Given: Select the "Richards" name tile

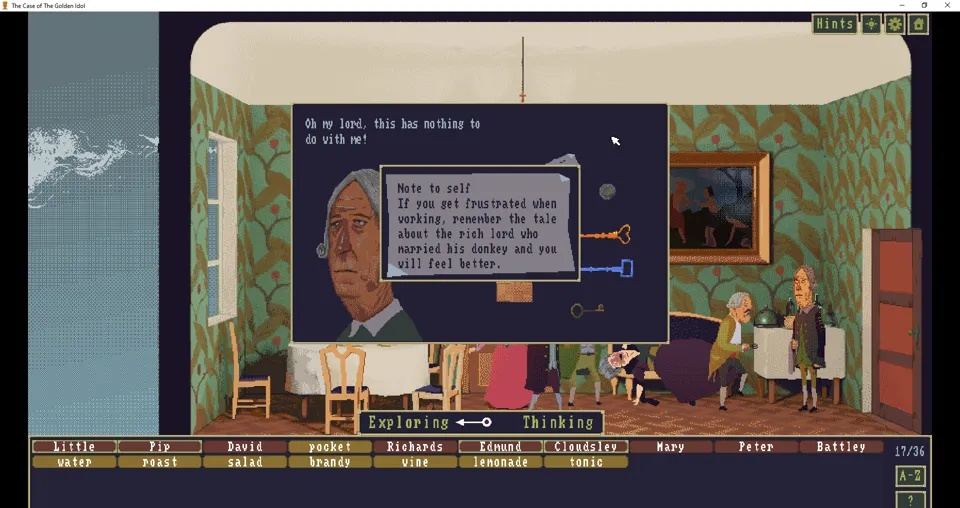Looking at the screenshot, I should [x=415, y=447].
